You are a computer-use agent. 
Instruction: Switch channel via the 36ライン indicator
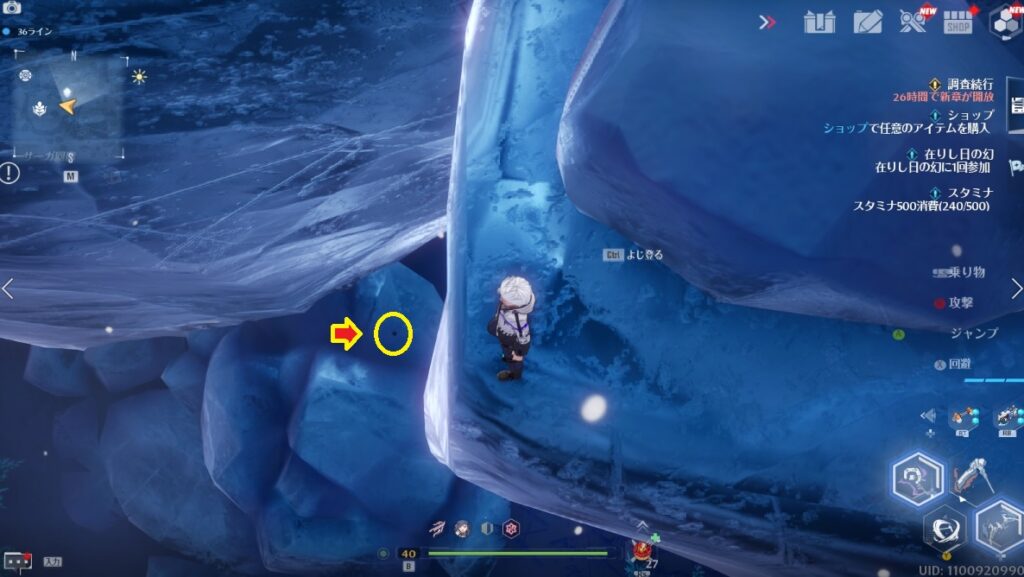point(29,32)
